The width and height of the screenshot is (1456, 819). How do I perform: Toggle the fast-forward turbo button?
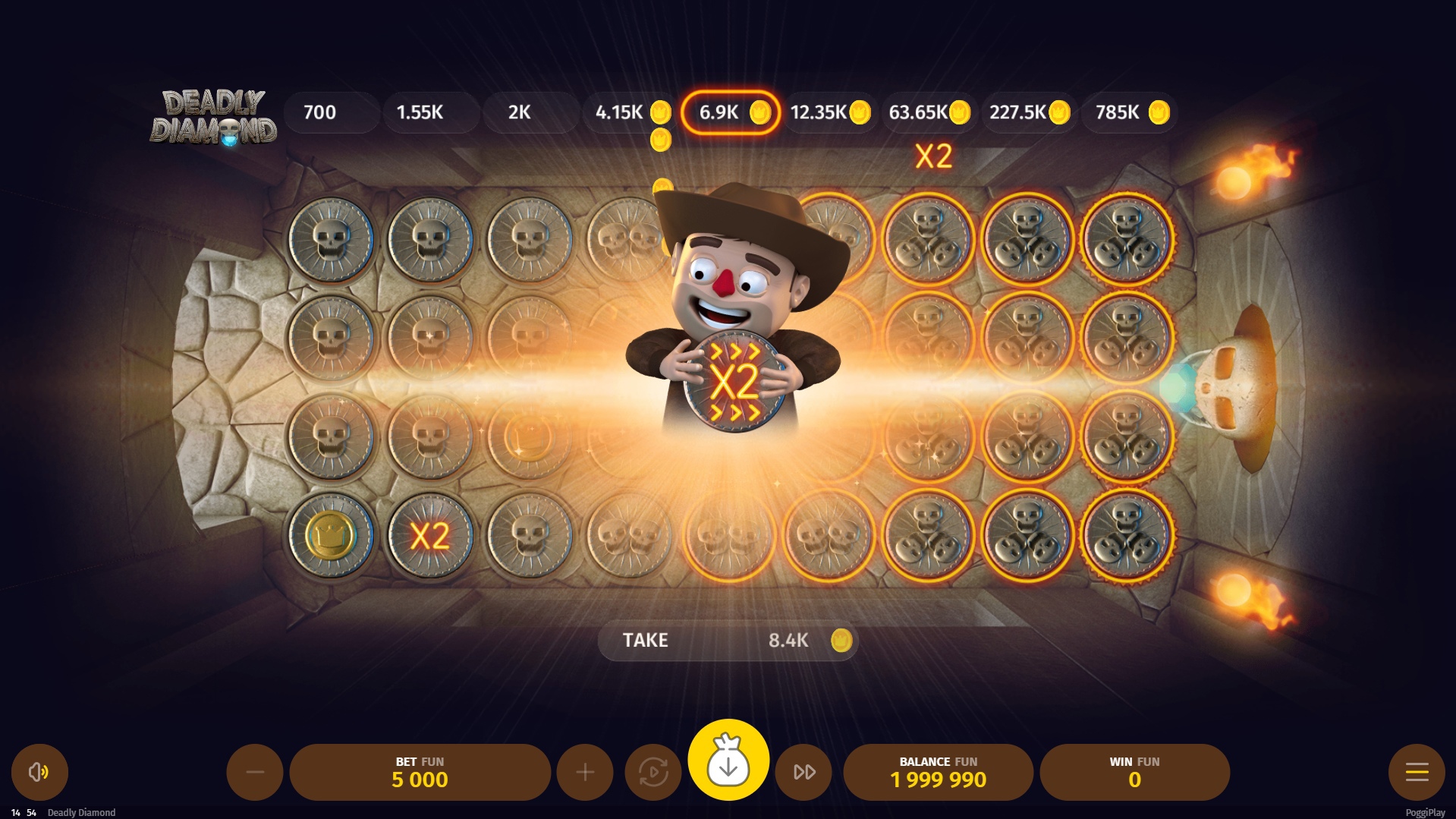pyautogui.click(x=804, y=772)
